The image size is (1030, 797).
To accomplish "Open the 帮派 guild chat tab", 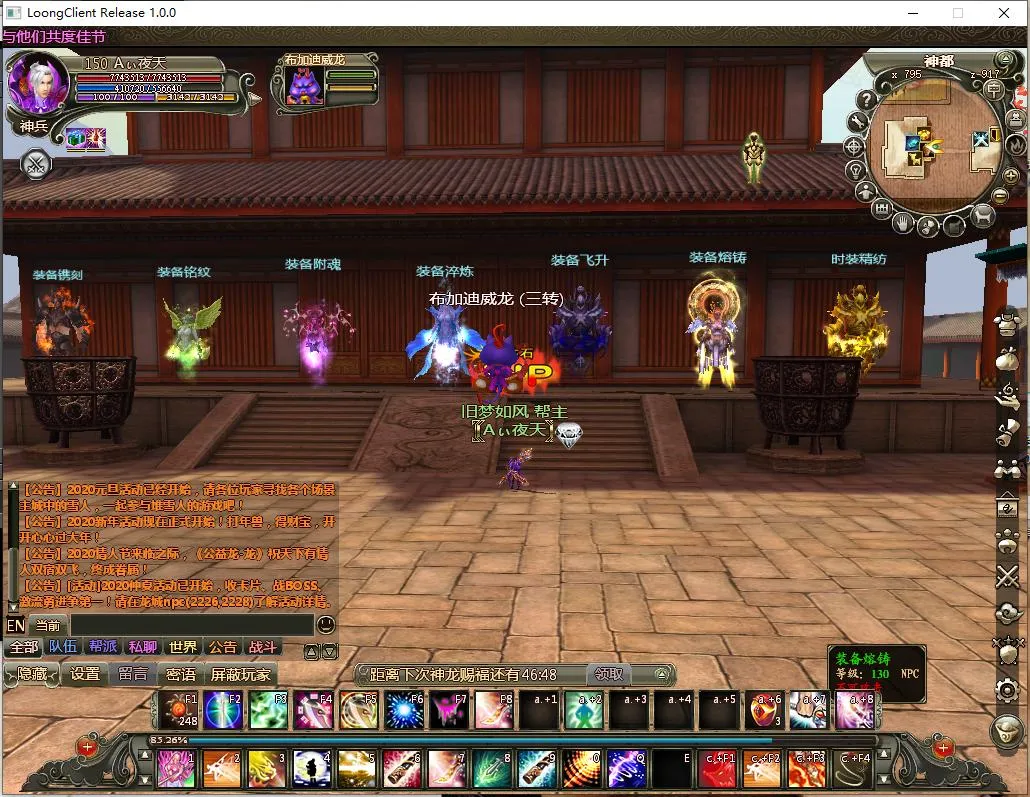I will click(103, 647).
